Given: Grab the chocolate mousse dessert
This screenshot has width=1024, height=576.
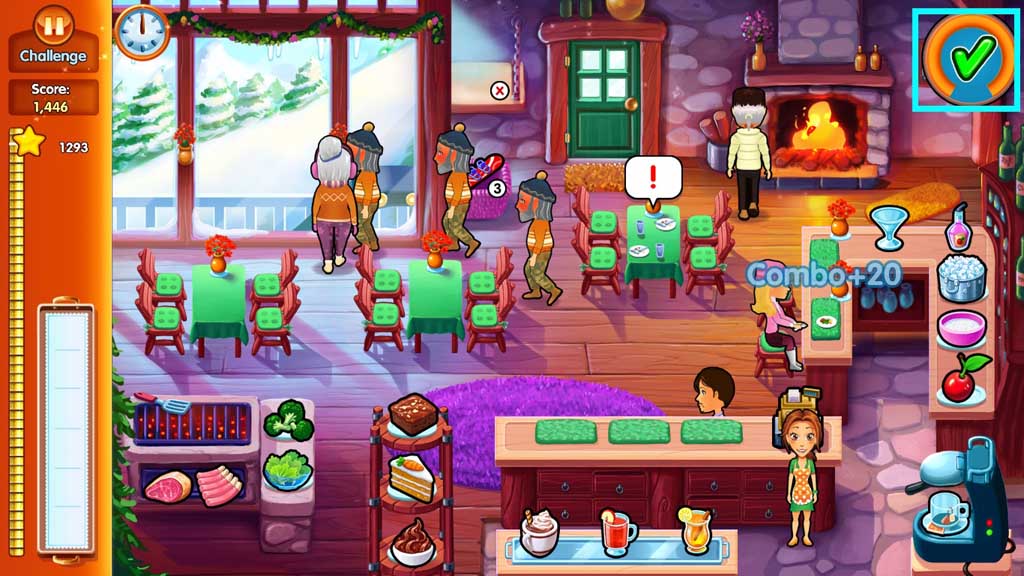Looking at the screenshot, I should (411, 541).
